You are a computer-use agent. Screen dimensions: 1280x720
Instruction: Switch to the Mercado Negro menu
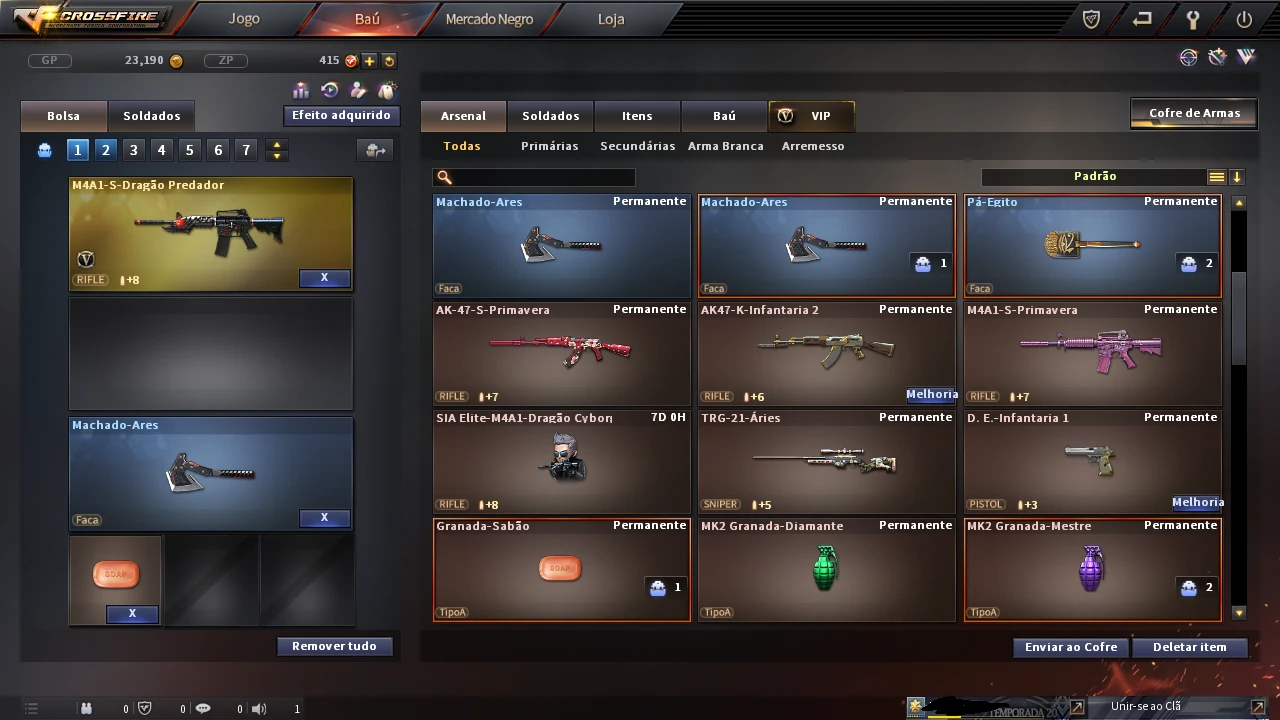click(490, 18)
